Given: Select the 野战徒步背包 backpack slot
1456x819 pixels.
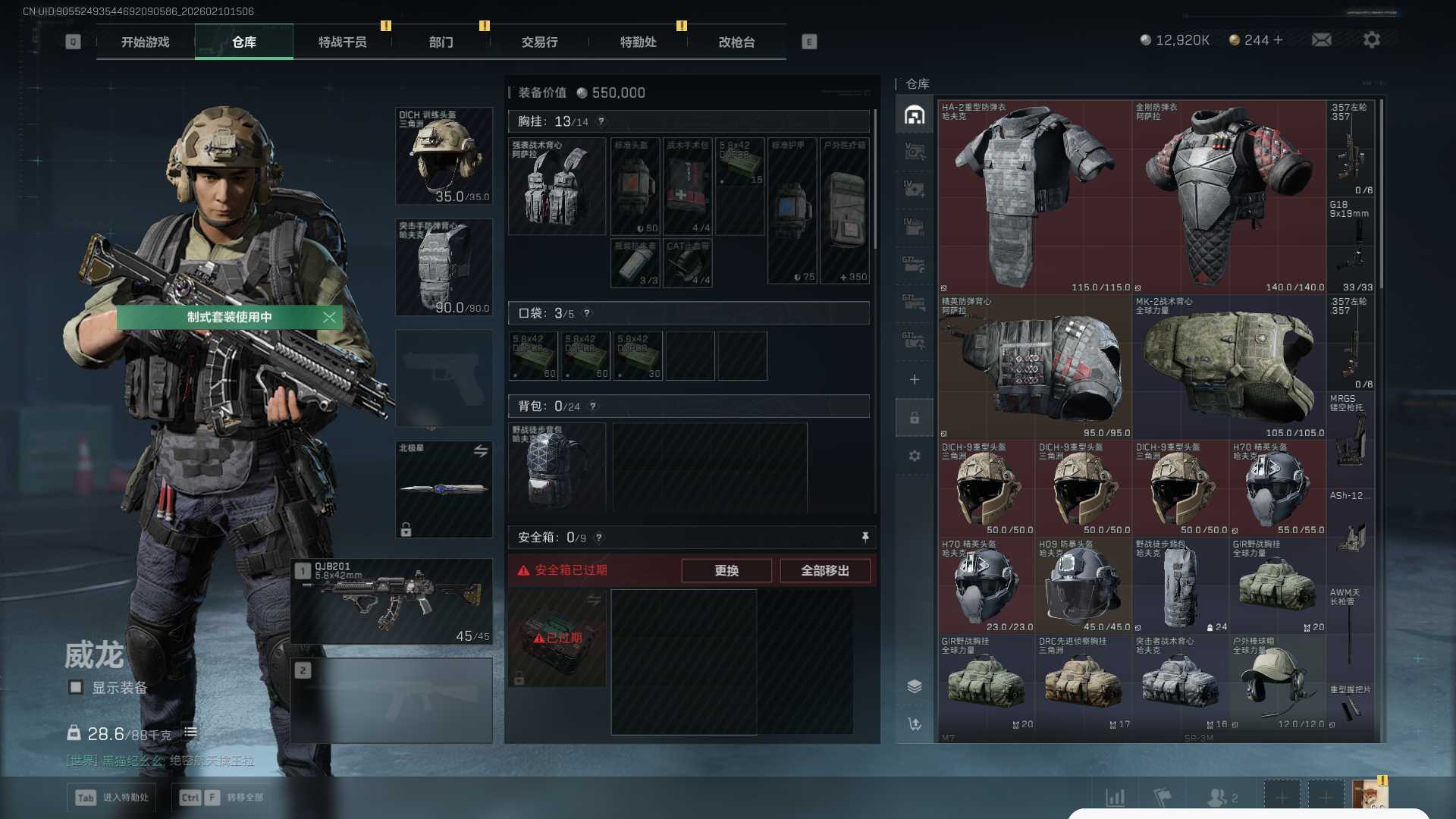Looking at the screenshot, I should (x=557, y=466).
